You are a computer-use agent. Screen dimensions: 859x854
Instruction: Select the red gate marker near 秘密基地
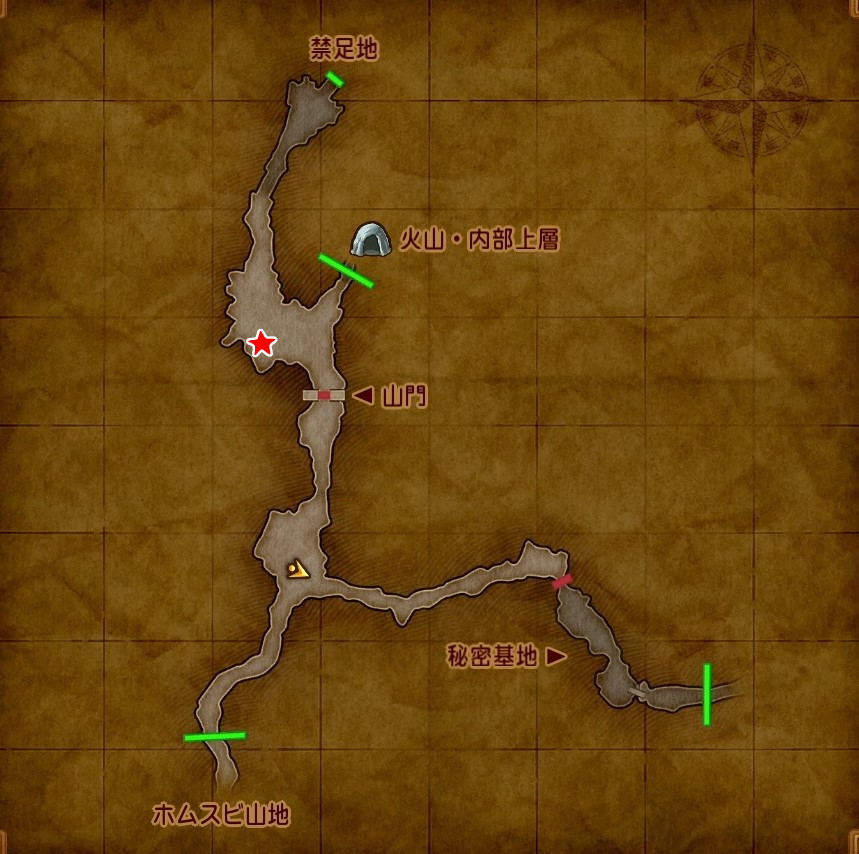point(562,581)
